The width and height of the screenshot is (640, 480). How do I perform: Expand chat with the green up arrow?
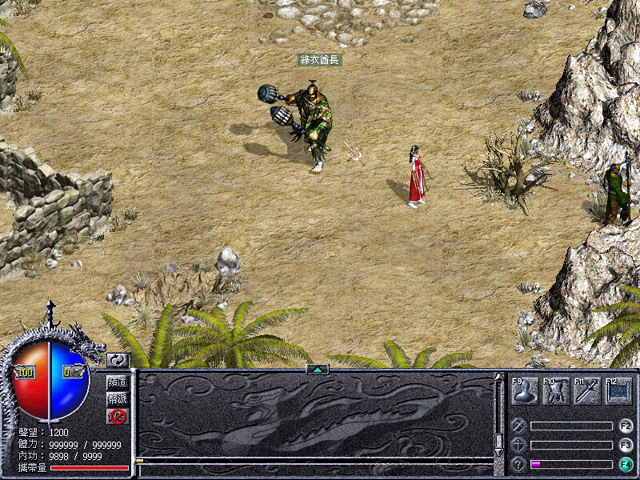pos(318,369)
